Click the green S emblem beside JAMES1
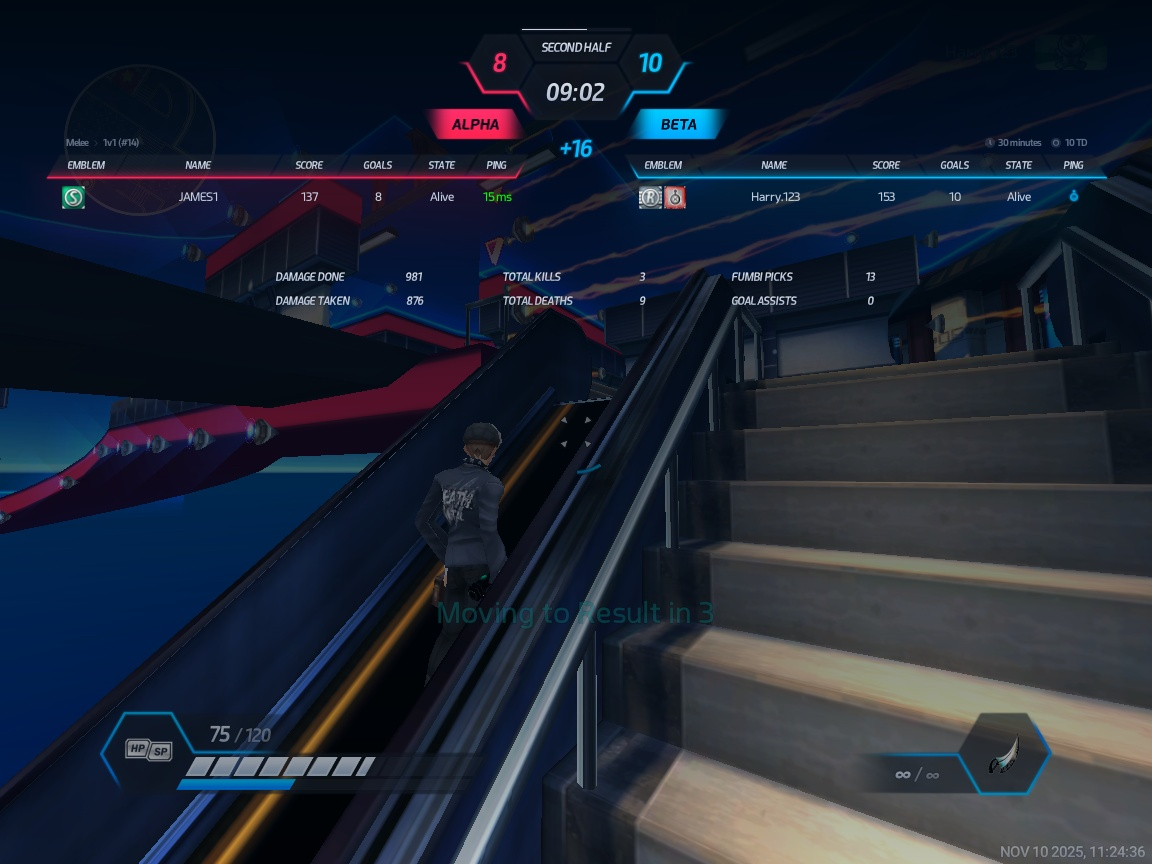 73,197
